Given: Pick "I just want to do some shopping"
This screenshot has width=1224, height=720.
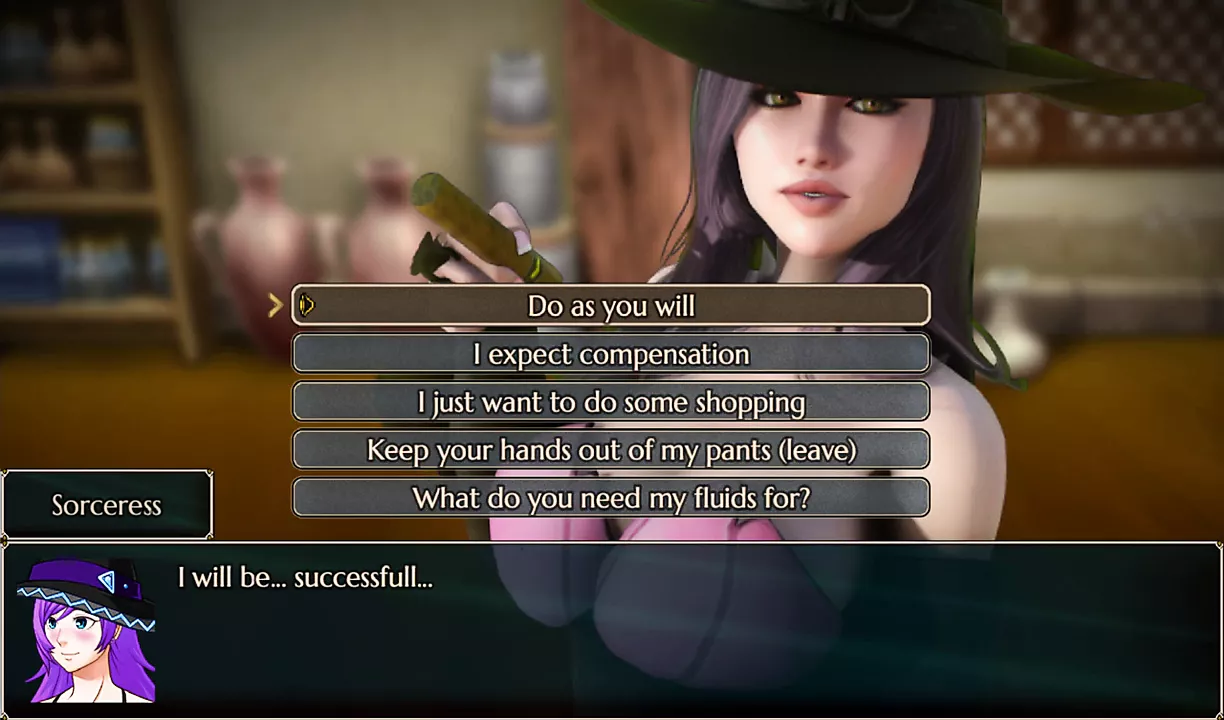Looking at the screenshot, I should click(611, 402).
